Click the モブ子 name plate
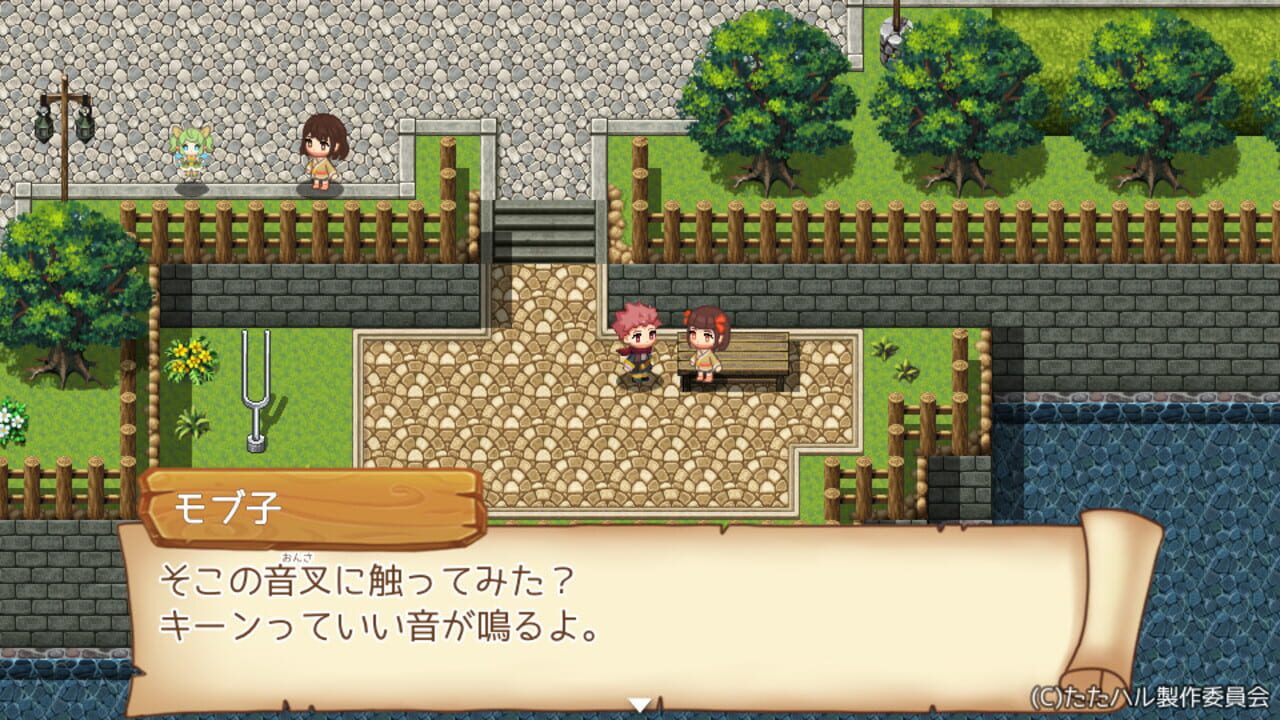 tap(250, 504)
